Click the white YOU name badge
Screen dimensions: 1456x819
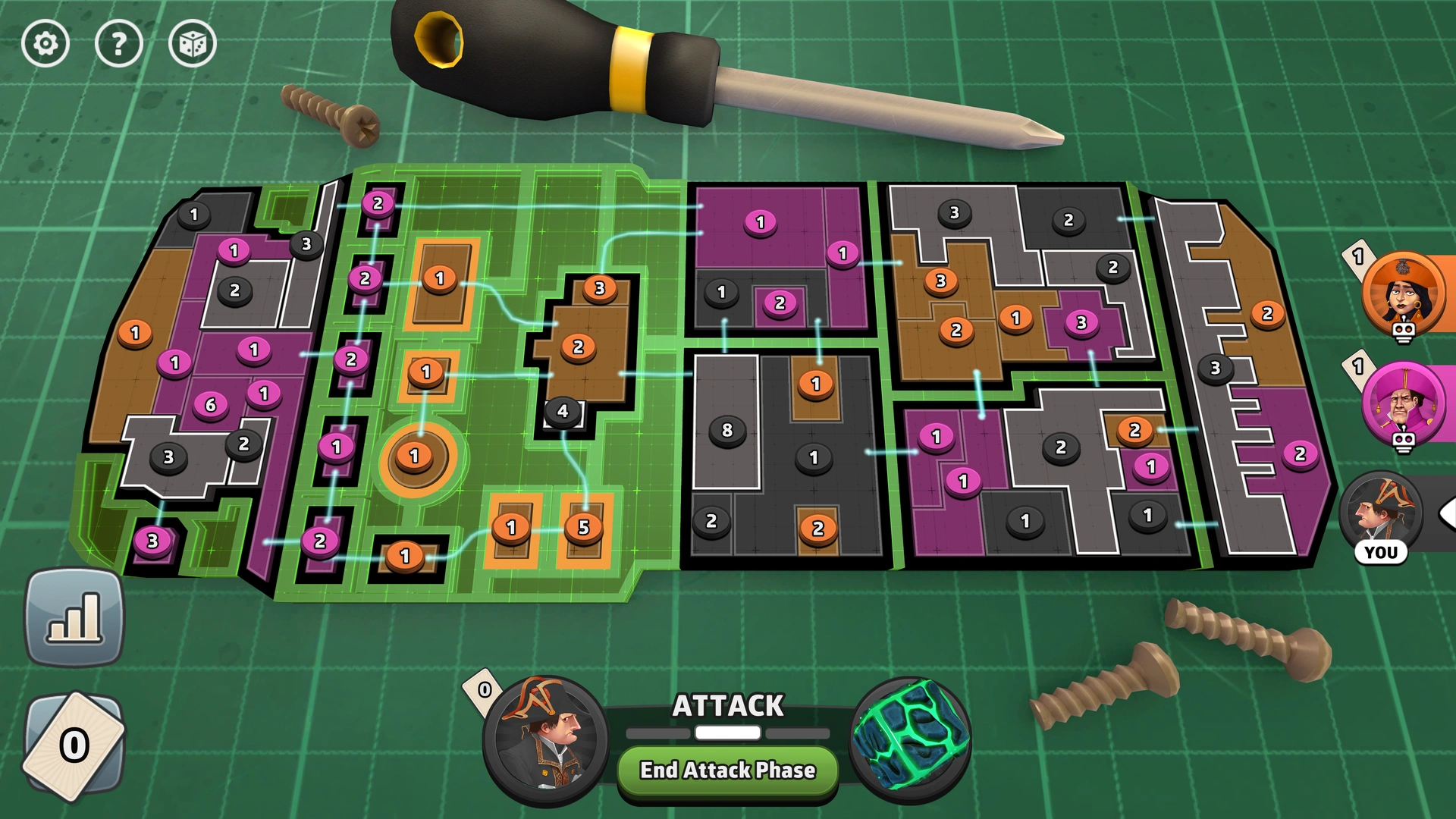1382,552
